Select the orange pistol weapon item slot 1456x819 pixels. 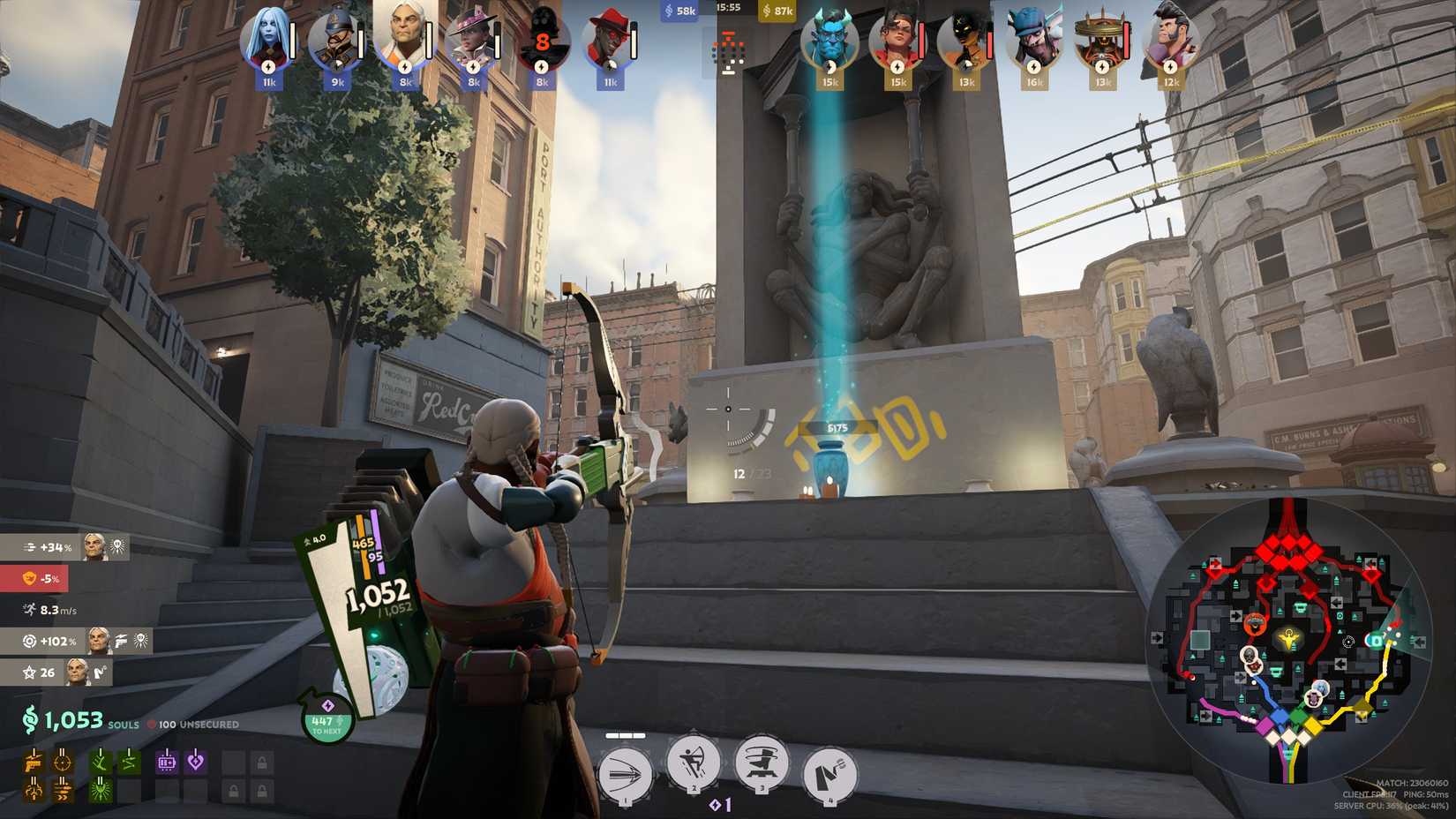click(x=34, y=763)
